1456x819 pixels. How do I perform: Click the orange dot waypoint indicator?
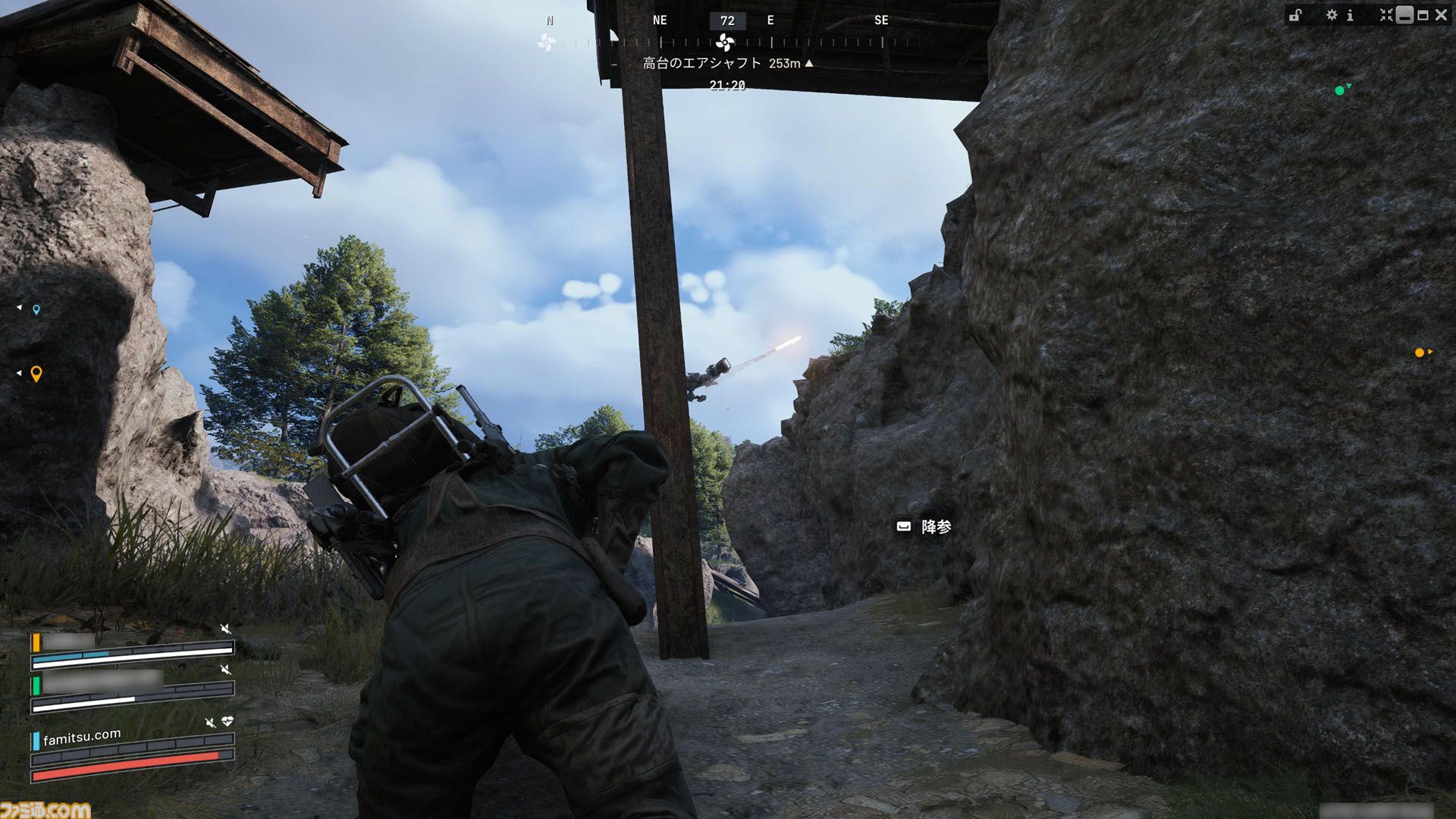coord(1419,353)
